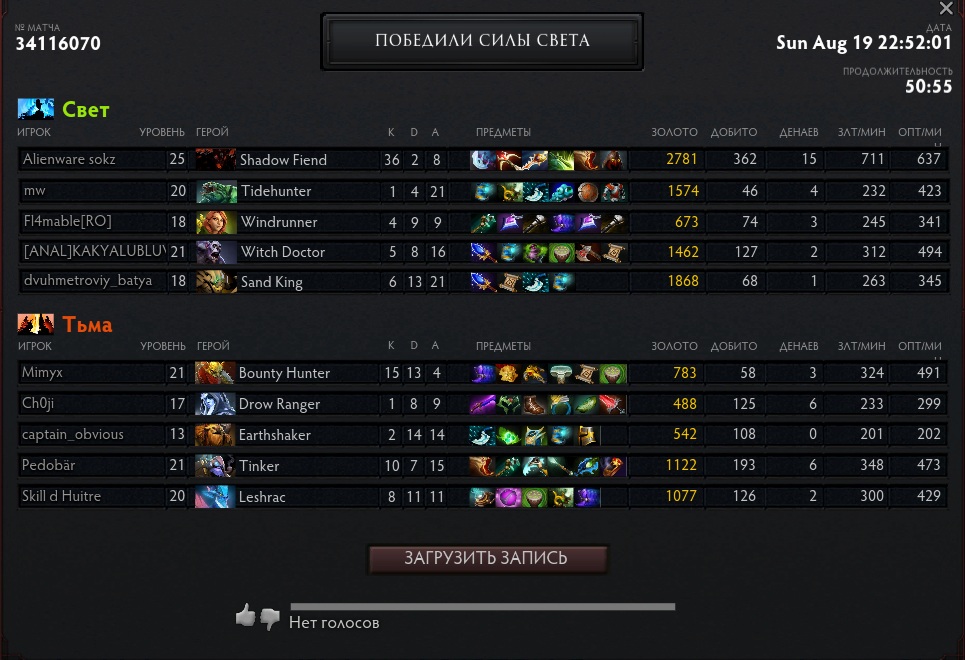Click the Drow Ranger hero portrait
The height and width of the screenshot is (660, 965).
point(215,404)
